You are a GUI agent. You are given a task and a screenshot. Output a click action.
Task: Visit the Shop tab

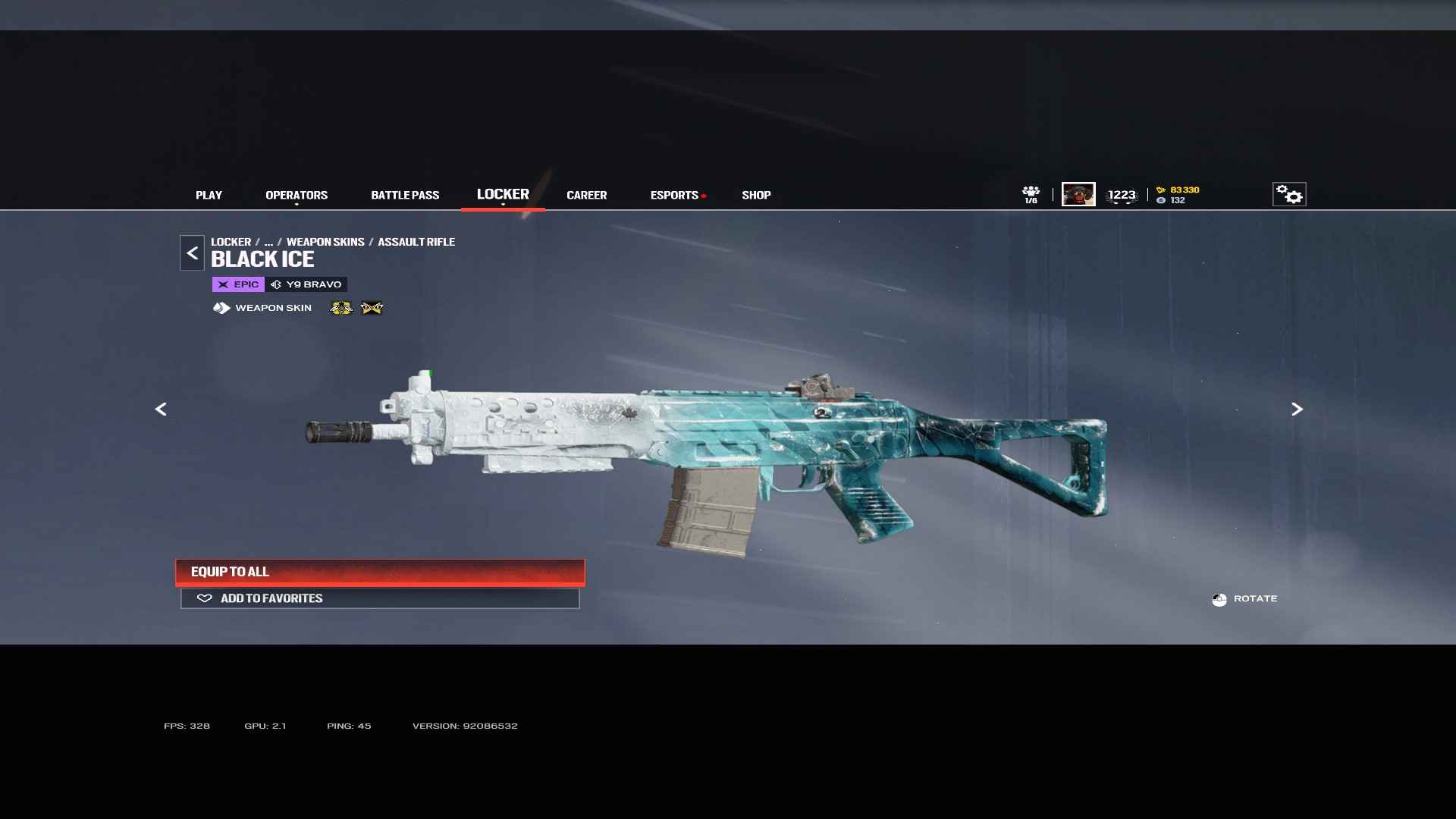pos(756,195)
